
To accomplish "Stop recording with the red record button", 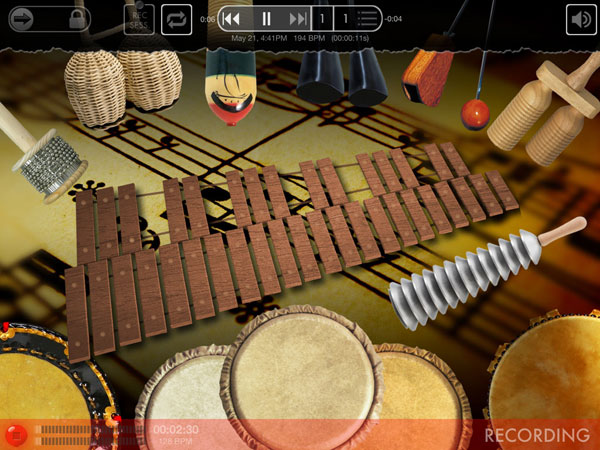I will coord(15,434).
